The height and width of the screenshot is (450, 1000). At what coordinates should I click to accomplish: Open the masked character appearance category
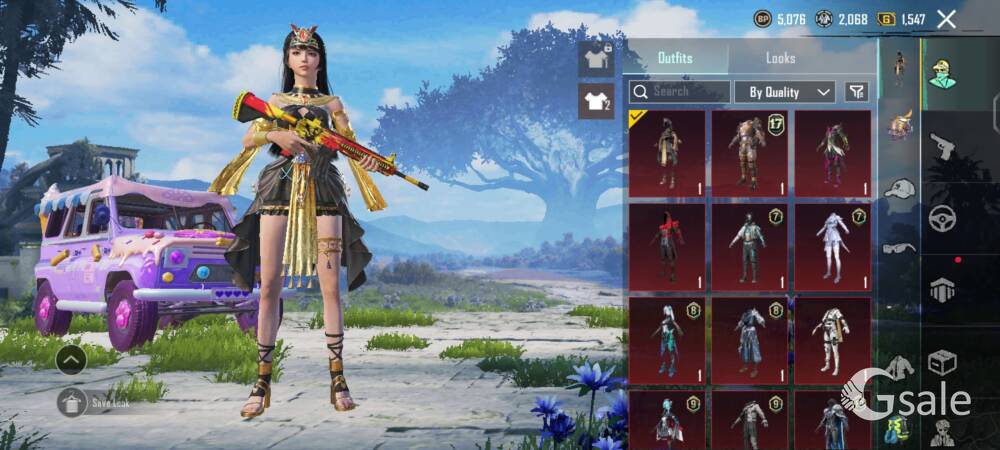[941, 74]
